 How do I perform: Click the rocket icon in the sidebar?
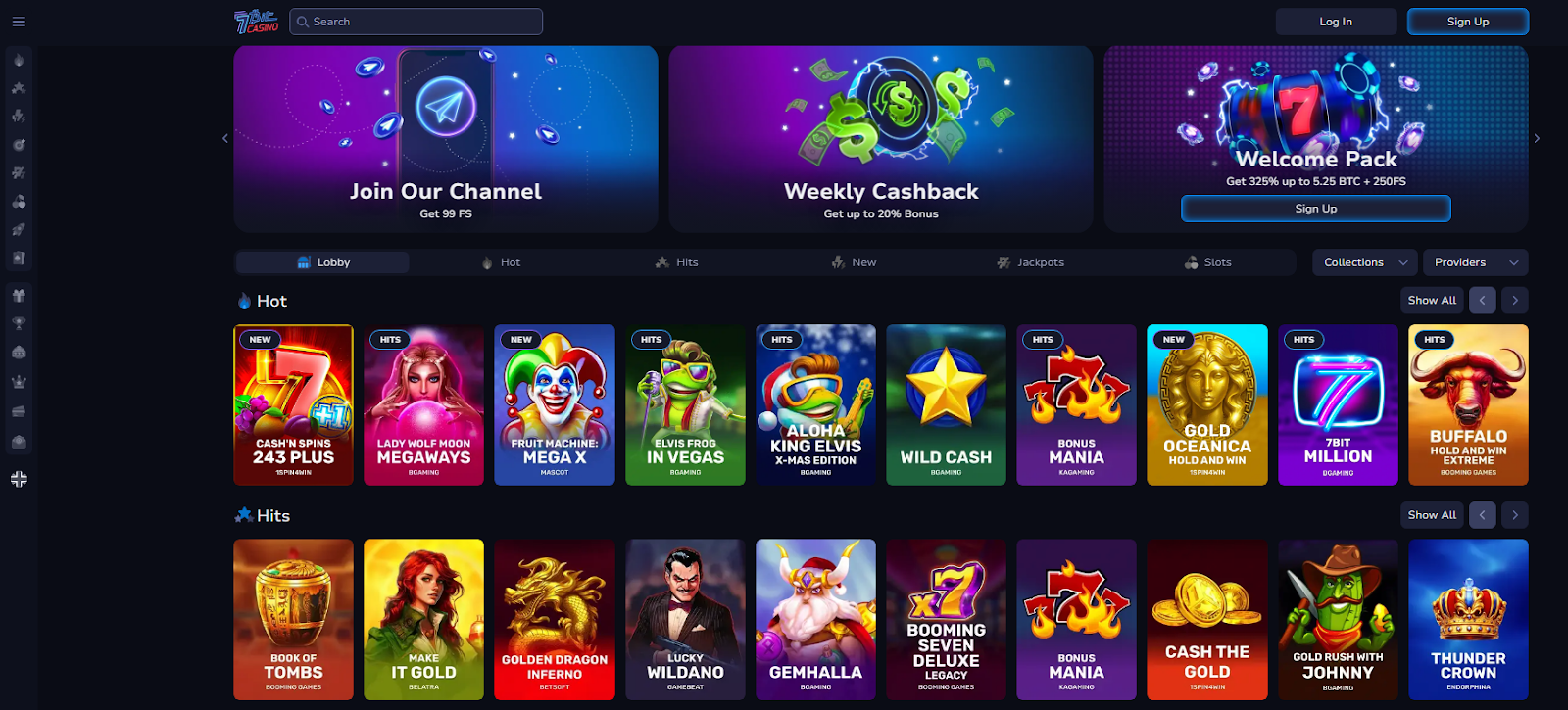pyautogui.click(x=19, y=228)
